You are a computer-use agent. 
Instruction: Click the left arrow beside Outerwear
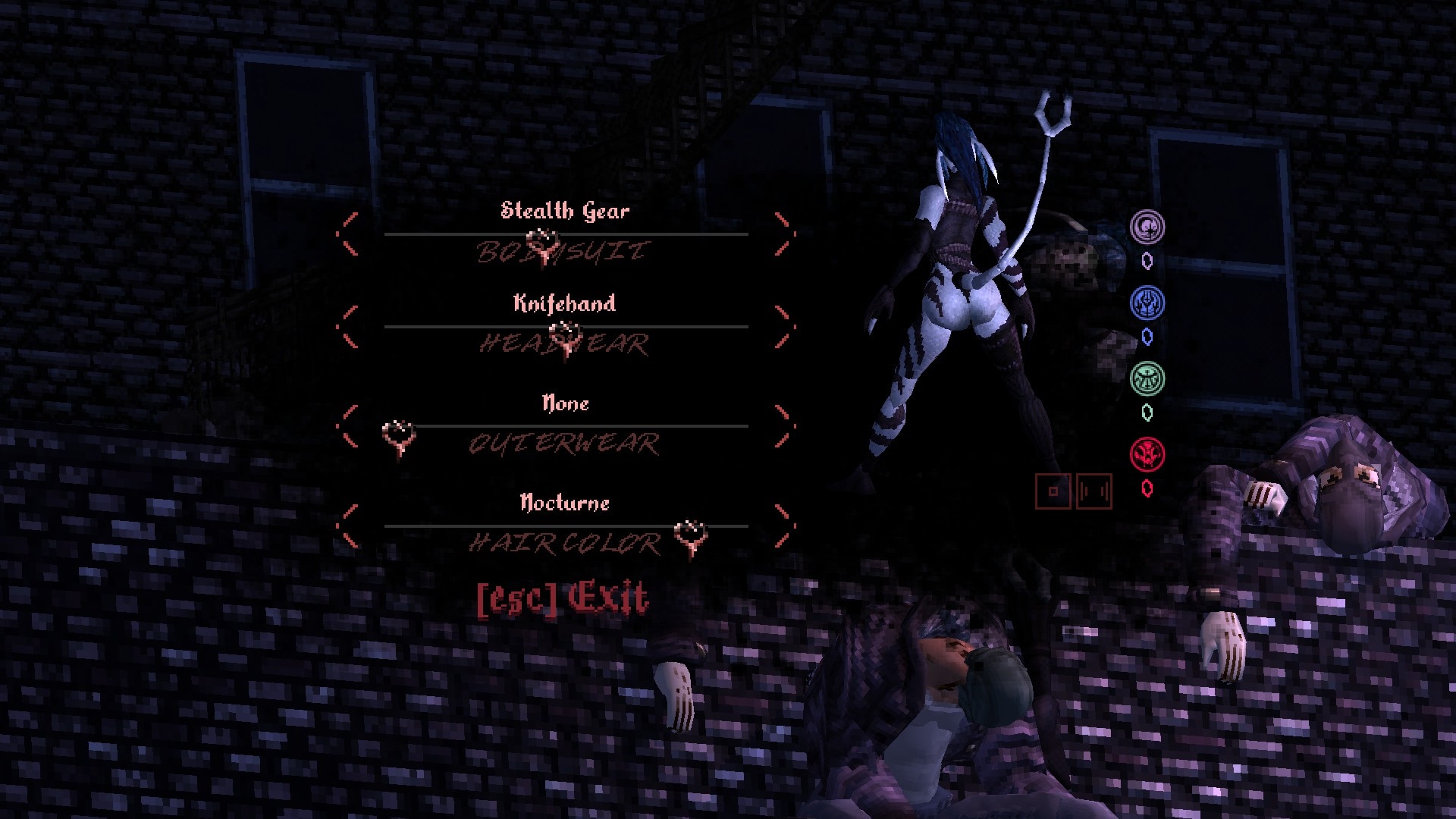tap(349, 426)
